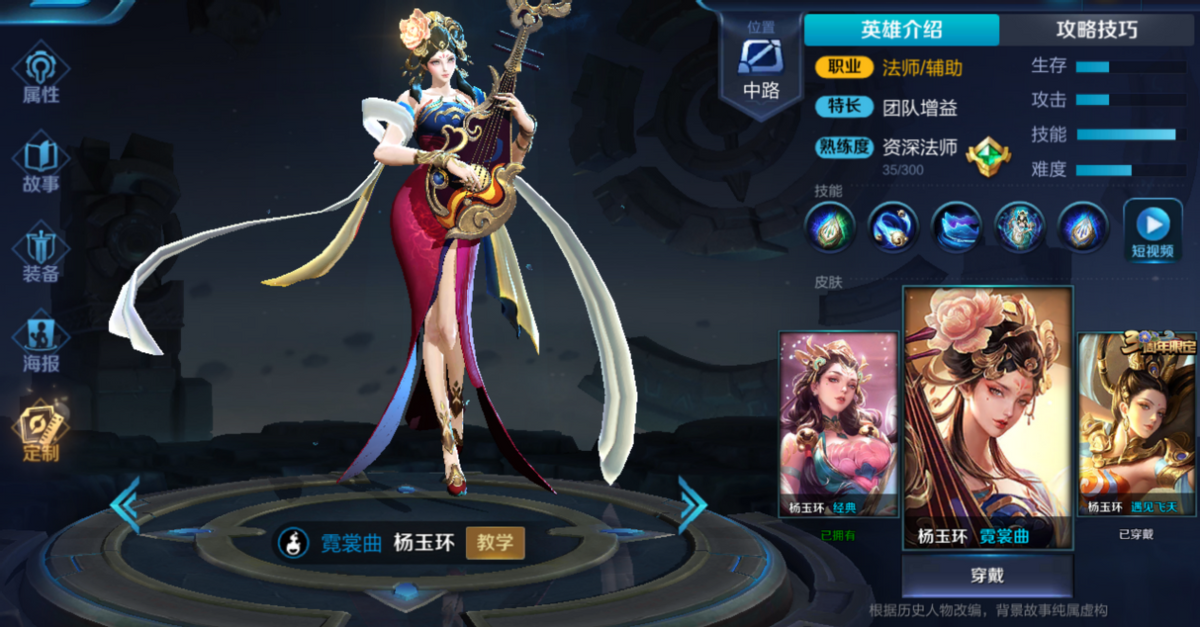1200x627 pixels.
Task: Open the 教学 tutorial button
Action: pyautogui.click(x=495, y=543)
